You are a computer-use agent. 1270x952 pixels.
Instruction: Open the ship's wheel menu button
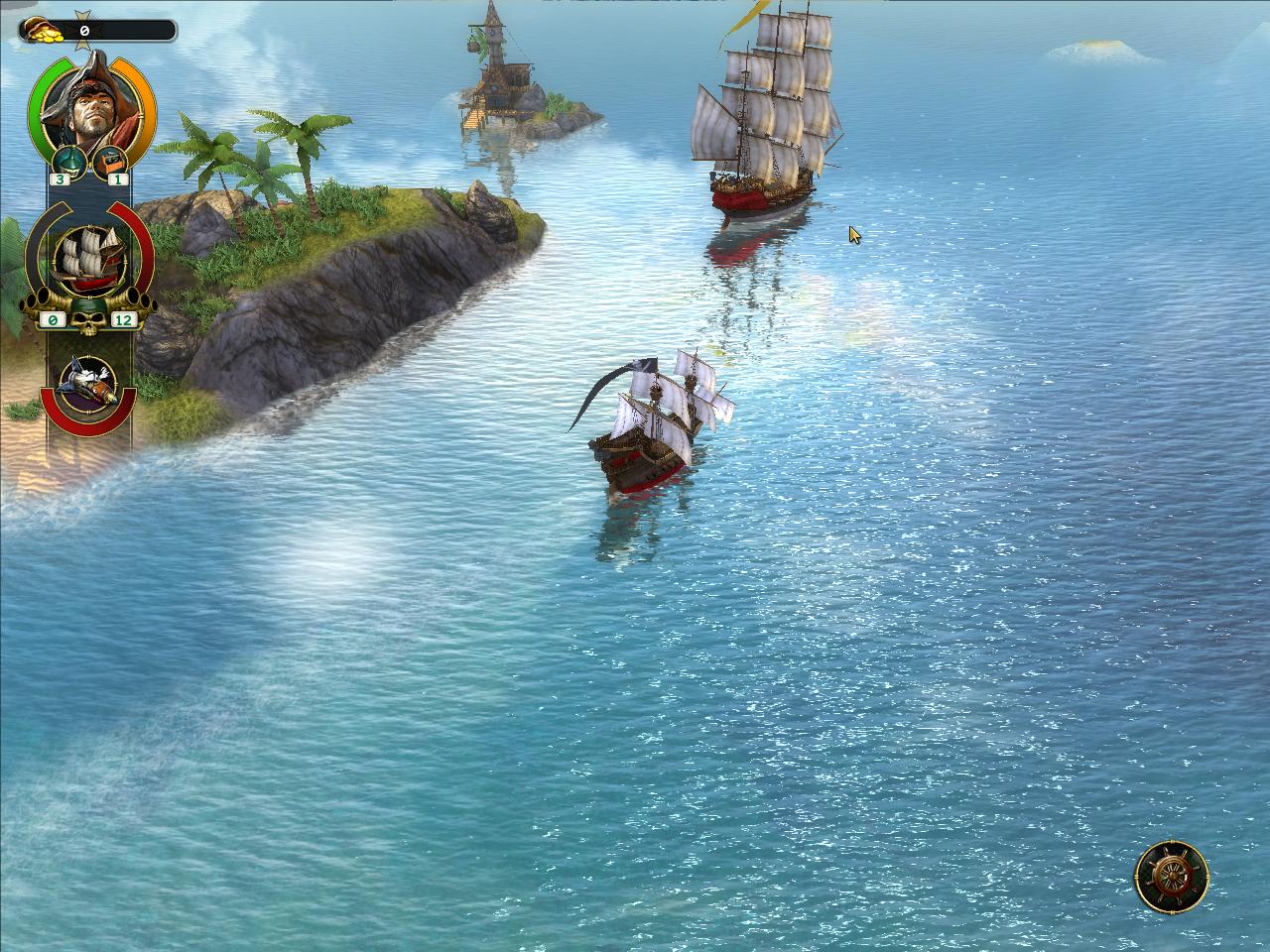pos(1172,876)
